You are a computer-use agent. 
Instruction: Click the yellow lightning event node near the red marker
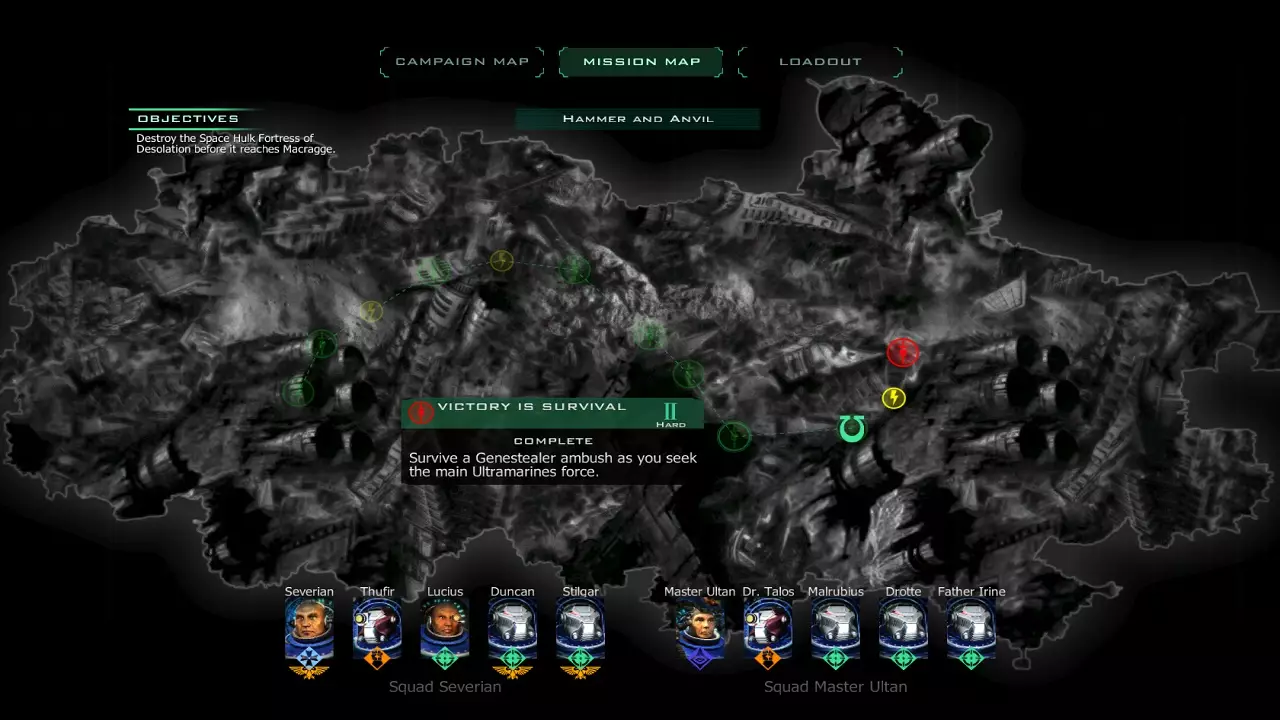click(893, 397)
